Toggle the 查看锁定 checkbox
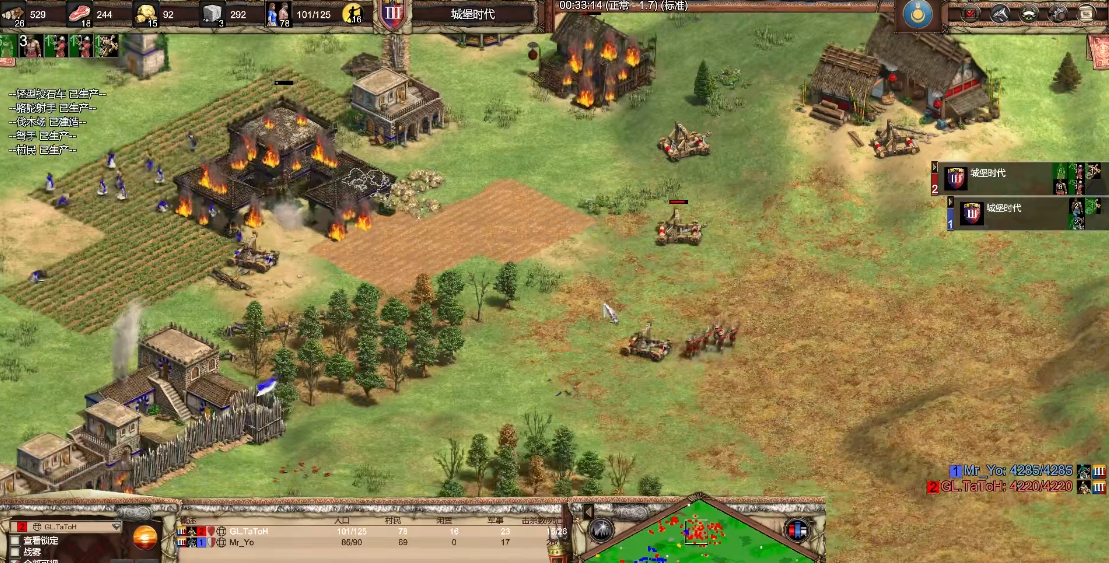This screenshot has width=1109, height=563. click(15, 541)
